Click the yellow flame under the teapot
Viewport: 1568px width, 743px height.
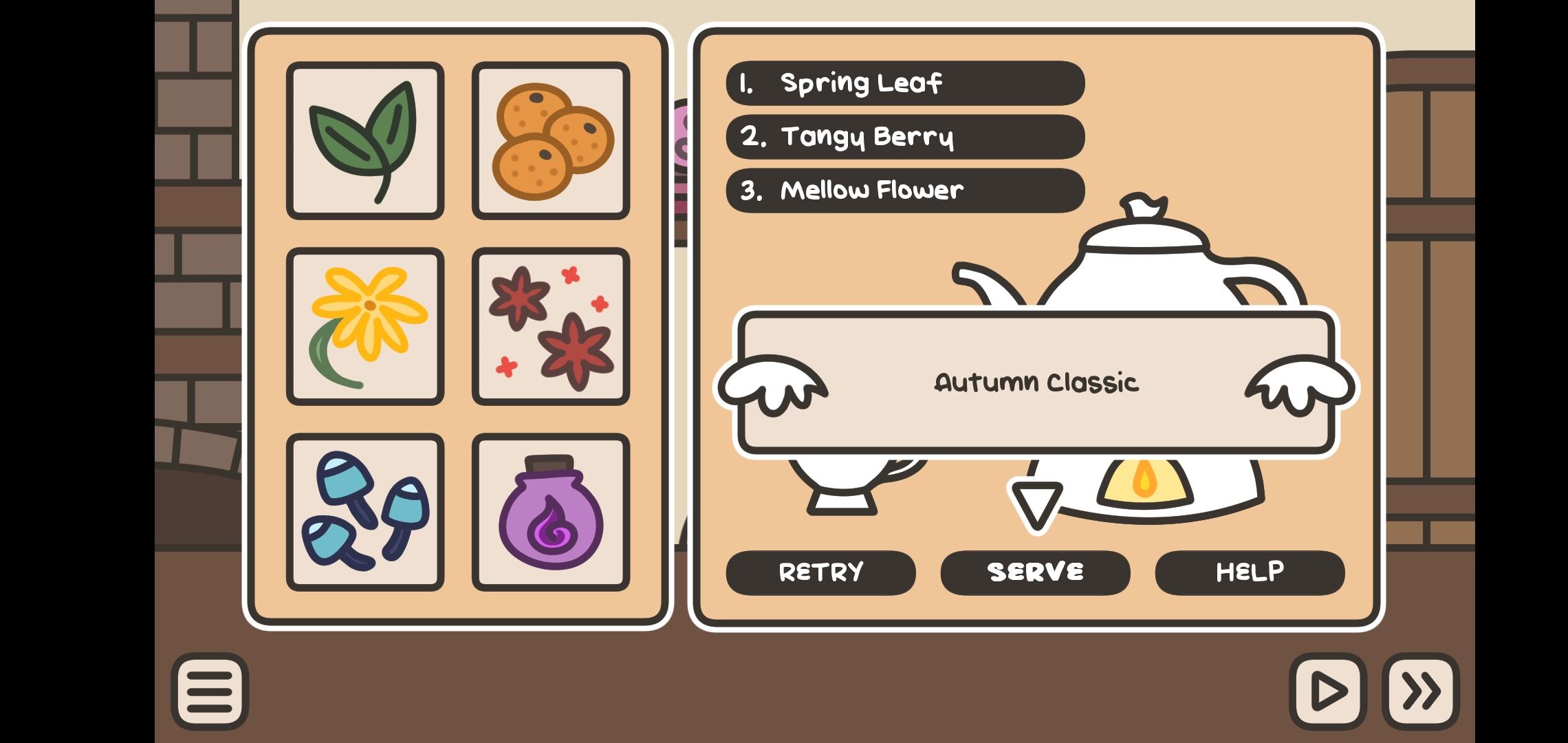1145,482
